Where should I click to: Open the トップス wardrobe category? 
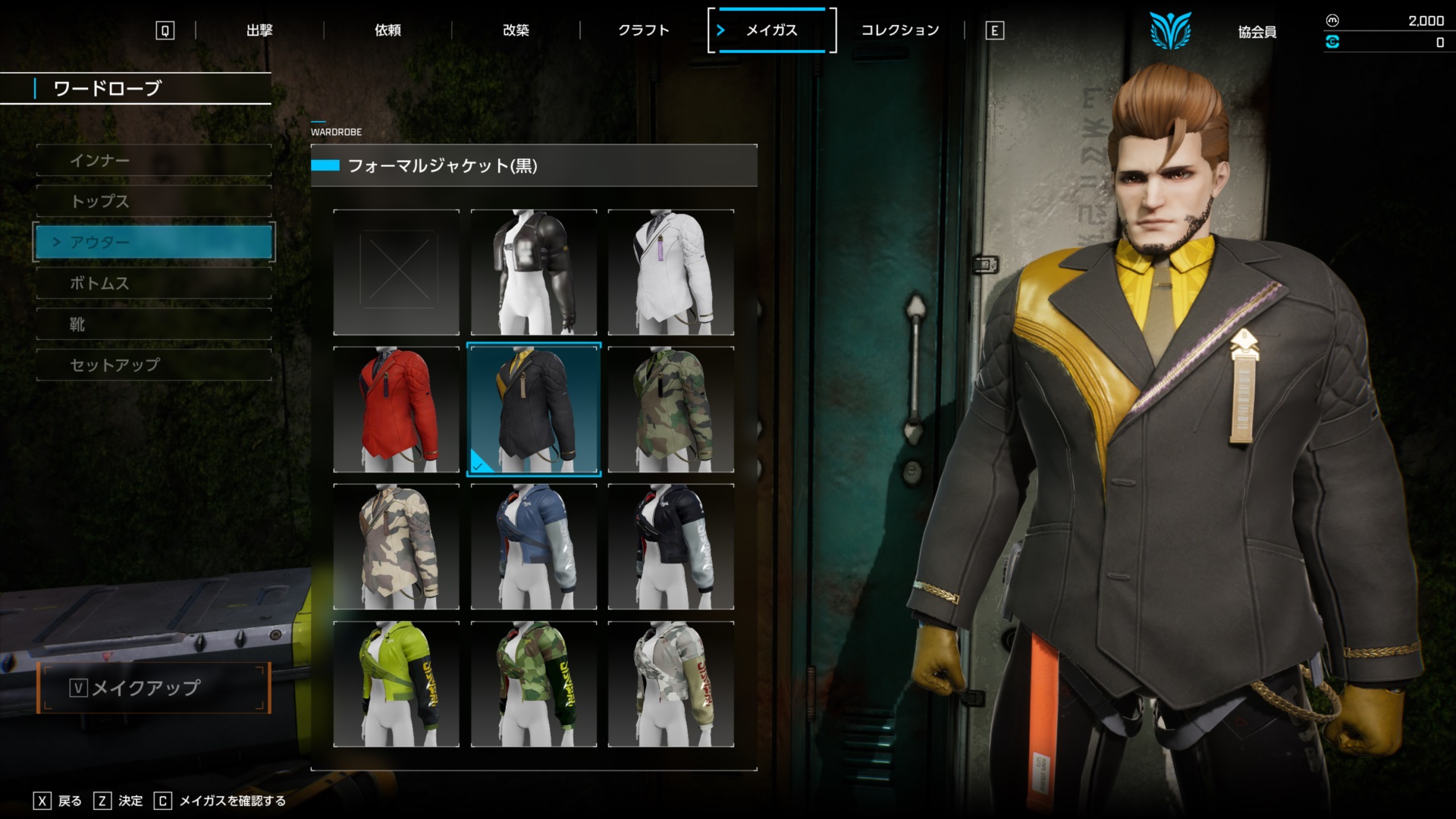[154, 202]
